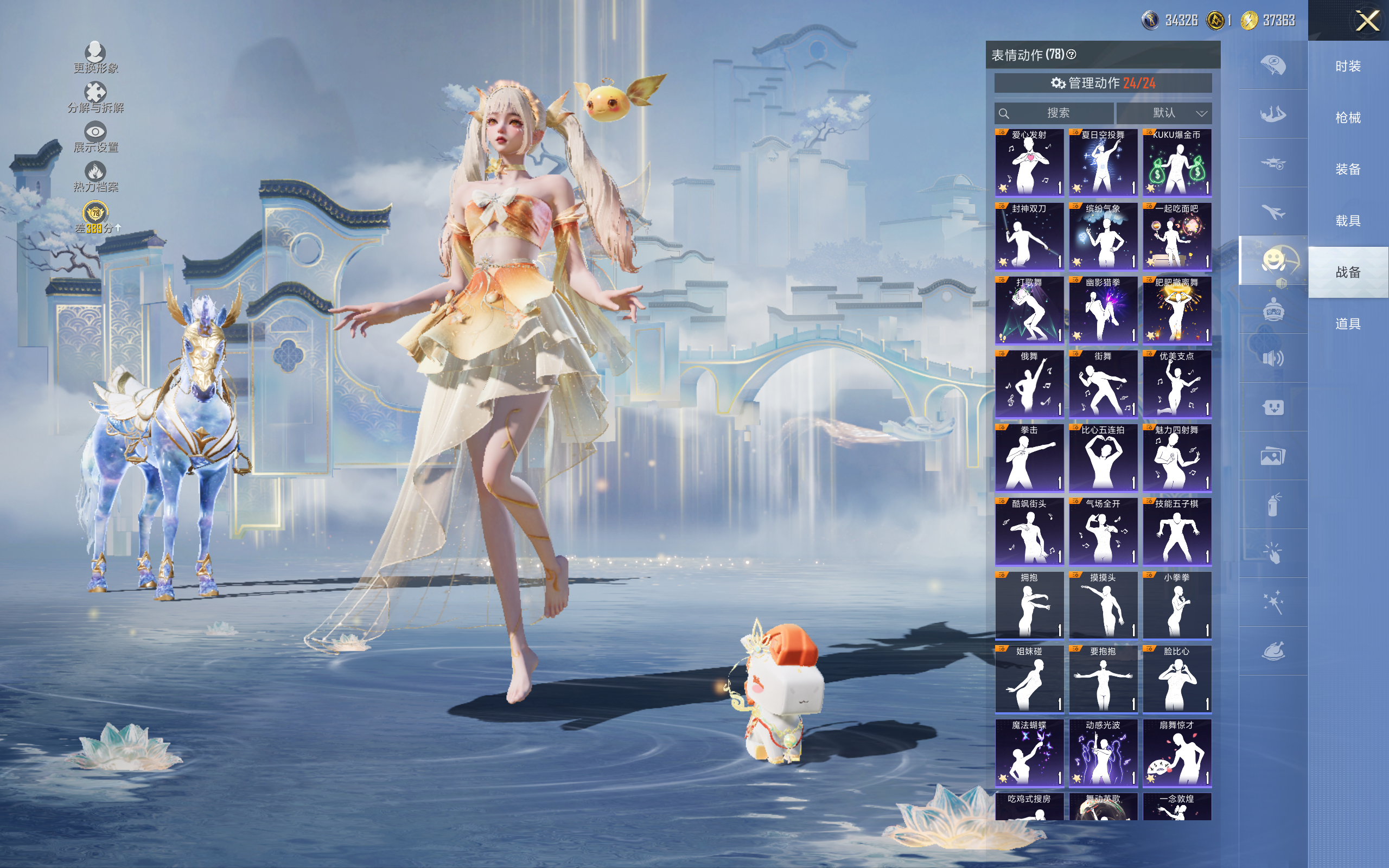Close the inventory screen with the X
The width and height of the screenshot is (1389, 868).
(1367, 21)
